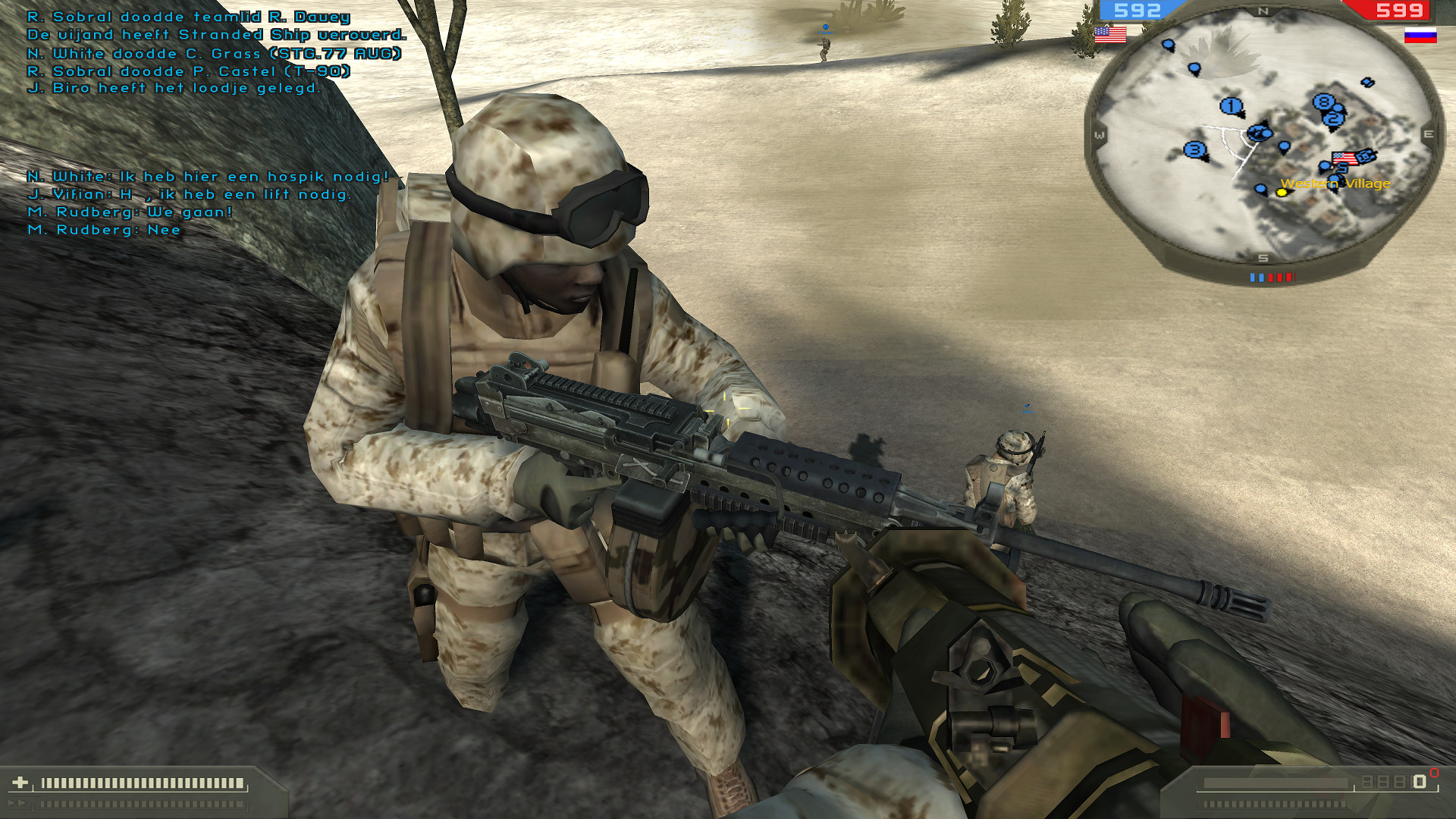Select the US flag team icon

pos(1109,33)
